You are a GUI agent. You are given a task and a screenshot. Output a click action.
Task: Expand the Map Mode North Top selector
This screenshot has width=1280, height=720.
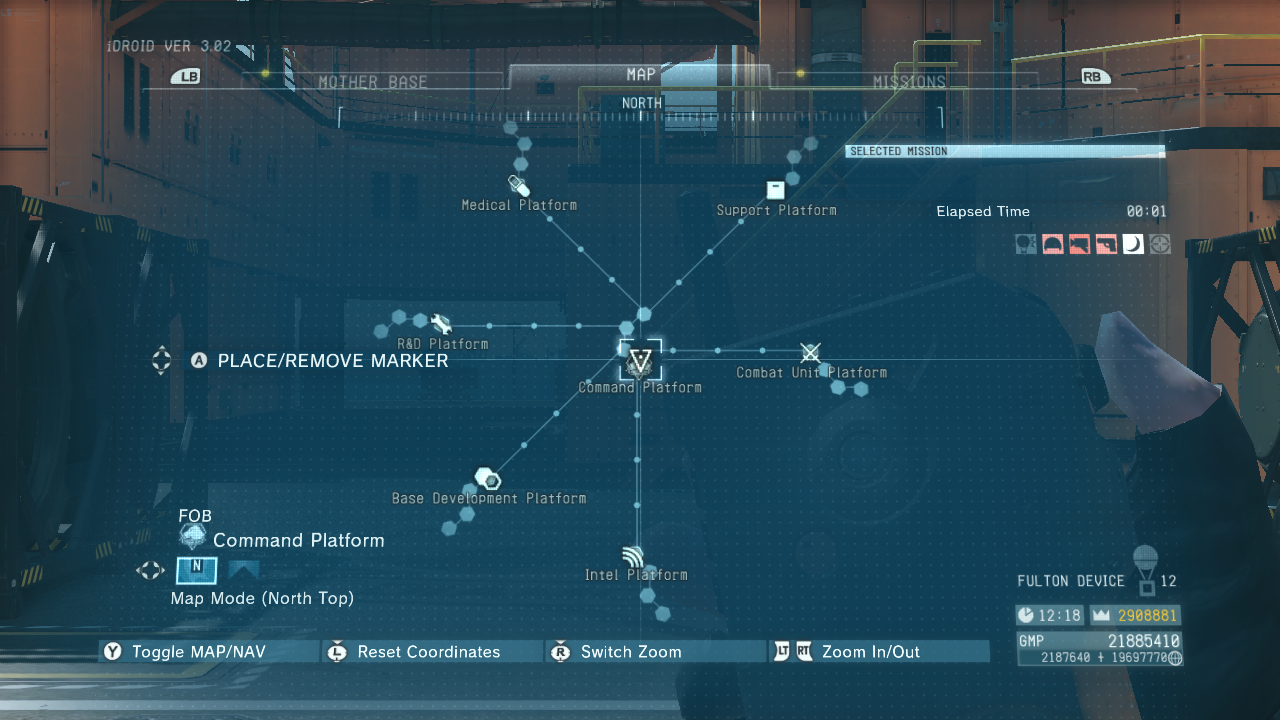click(196, 570)
